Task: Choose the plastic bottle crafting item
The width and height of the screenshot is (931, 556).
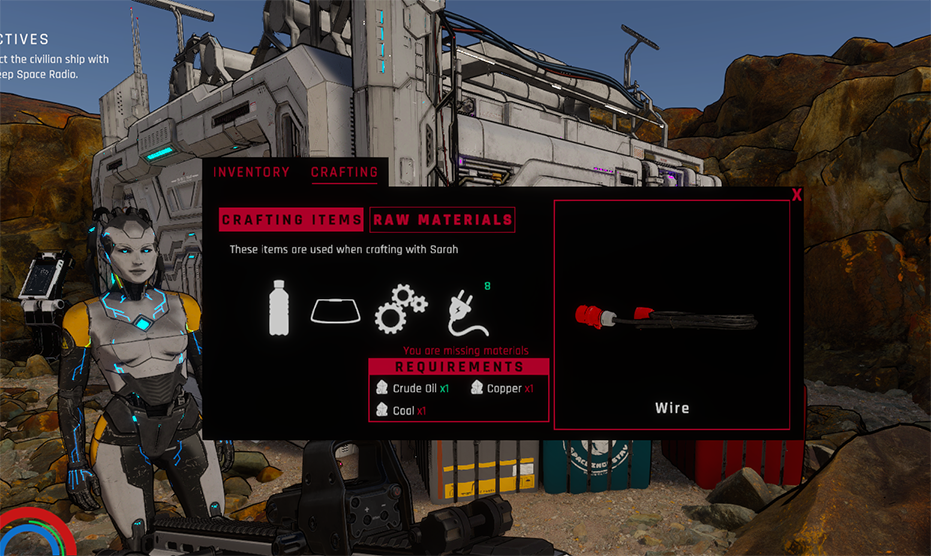Action: coord(280,307)
